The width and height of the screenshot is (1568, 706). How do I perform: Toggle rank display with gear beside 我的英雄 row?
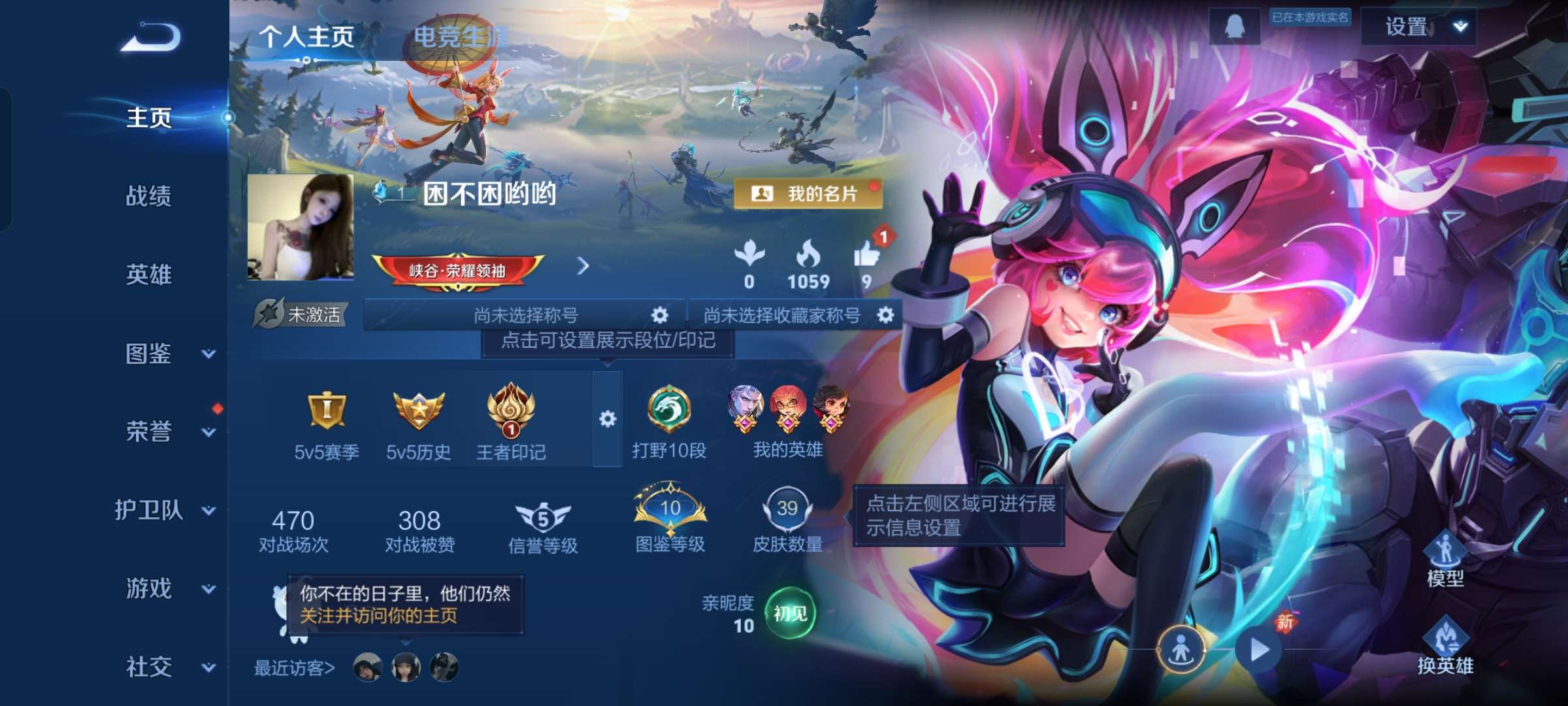tap(610, 418)
